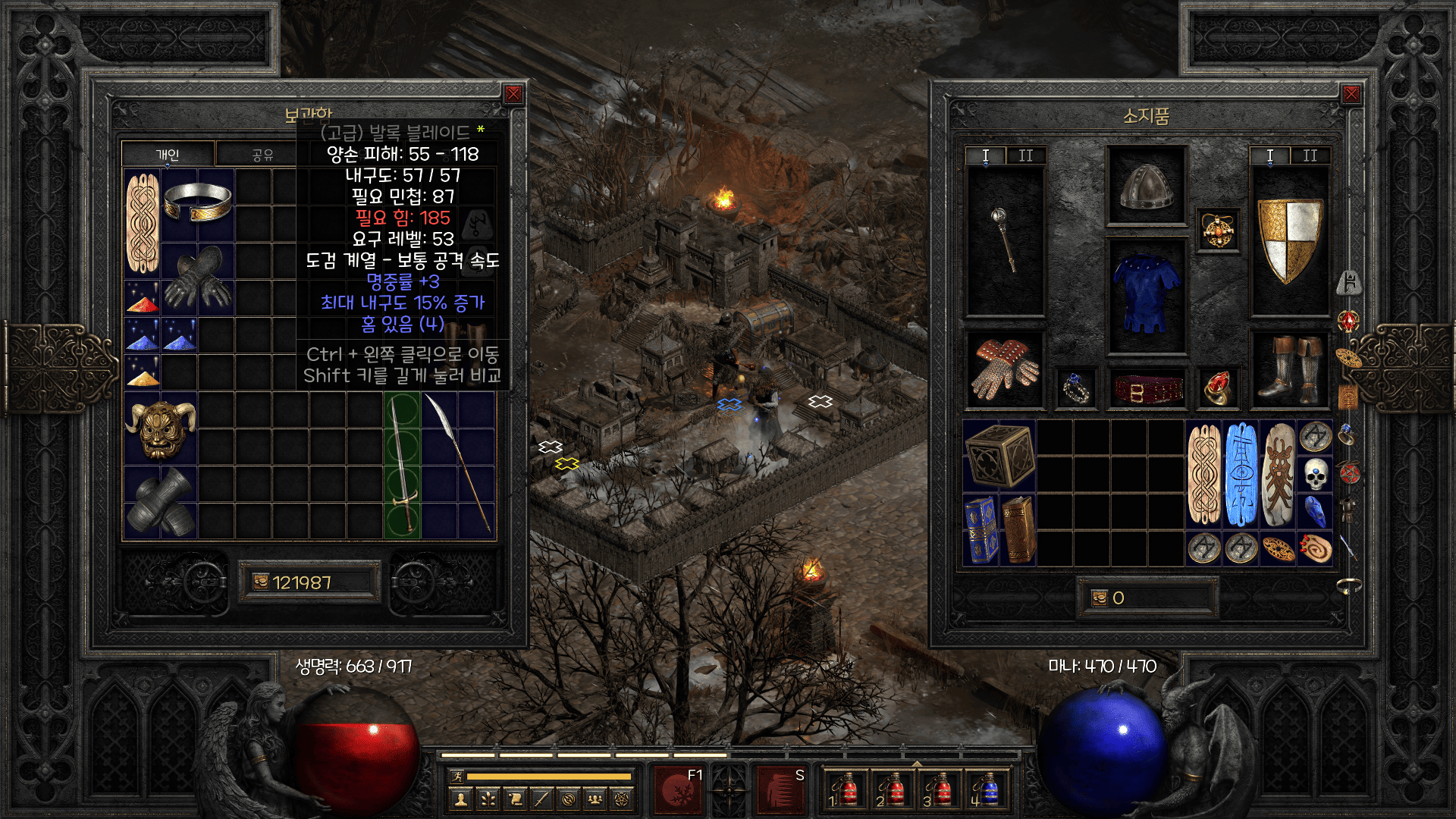Viewport: 1456px width, 819px height.
Task: Select the equipped blue body armor
Action: tap(1146, 296)
